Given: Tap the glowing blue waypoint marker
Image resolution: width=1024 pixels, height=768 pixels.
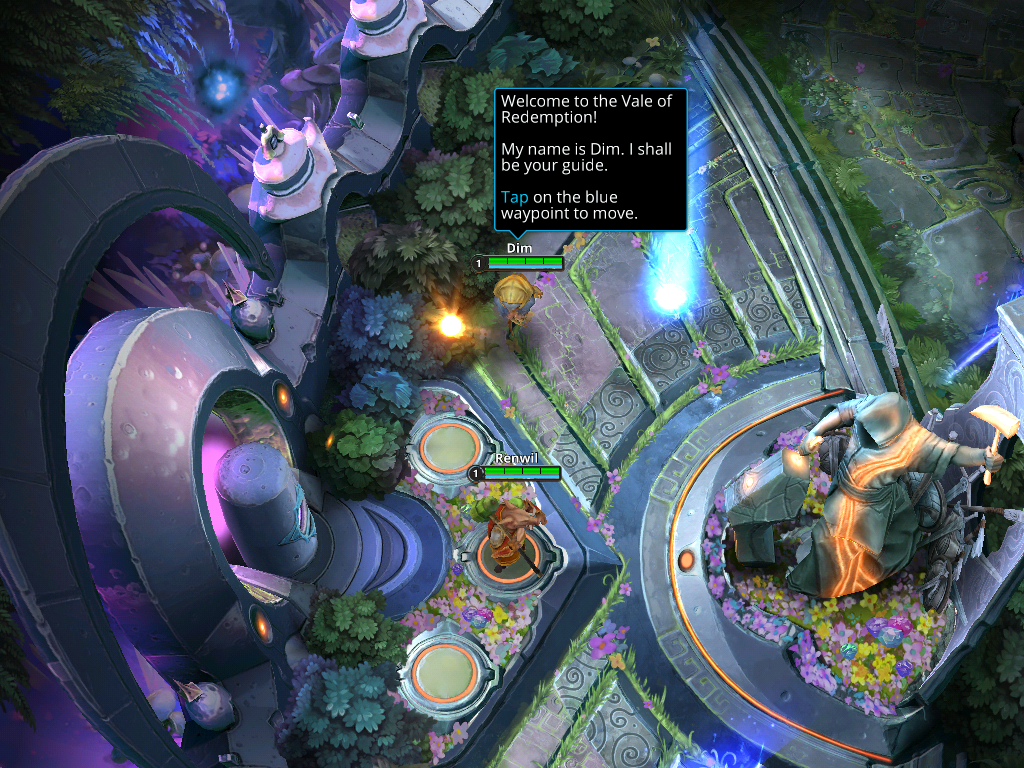Looking at the screenshot, I should click(x=669, y=295).
